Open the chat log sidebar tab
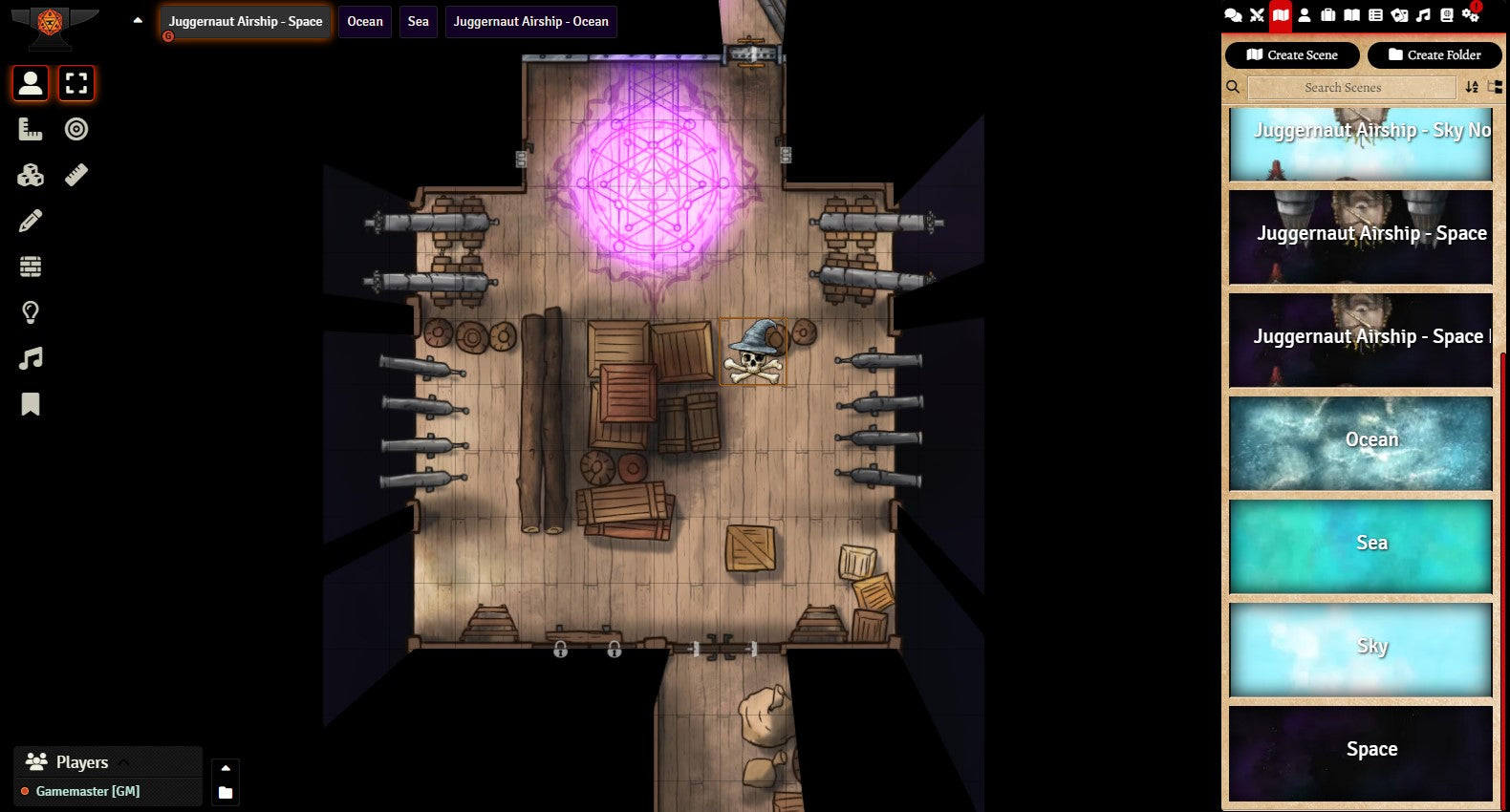1510x812 pixels. click(x=1233, y=14)
